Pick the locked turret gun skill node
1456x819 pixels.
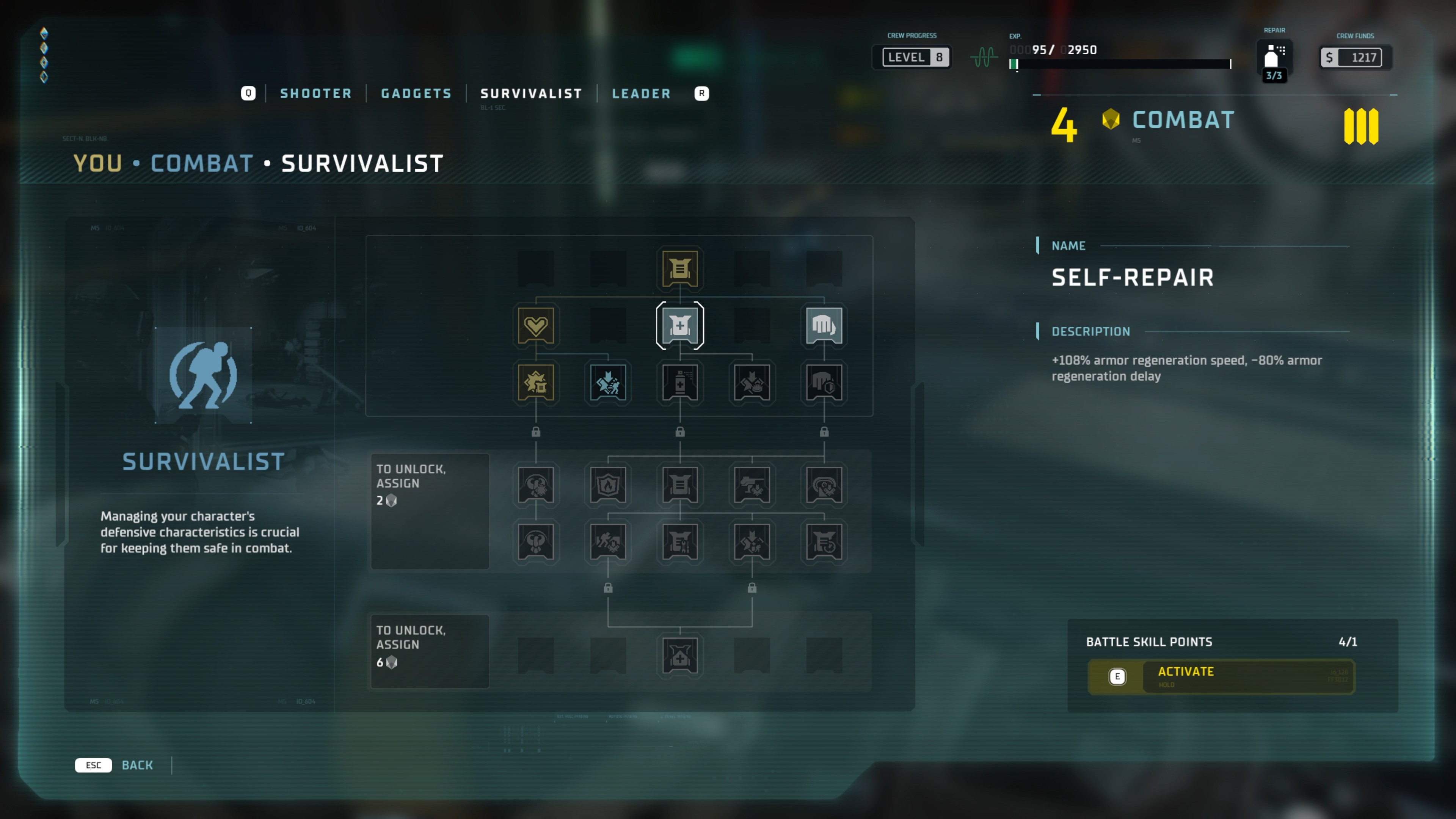(752, 485)
